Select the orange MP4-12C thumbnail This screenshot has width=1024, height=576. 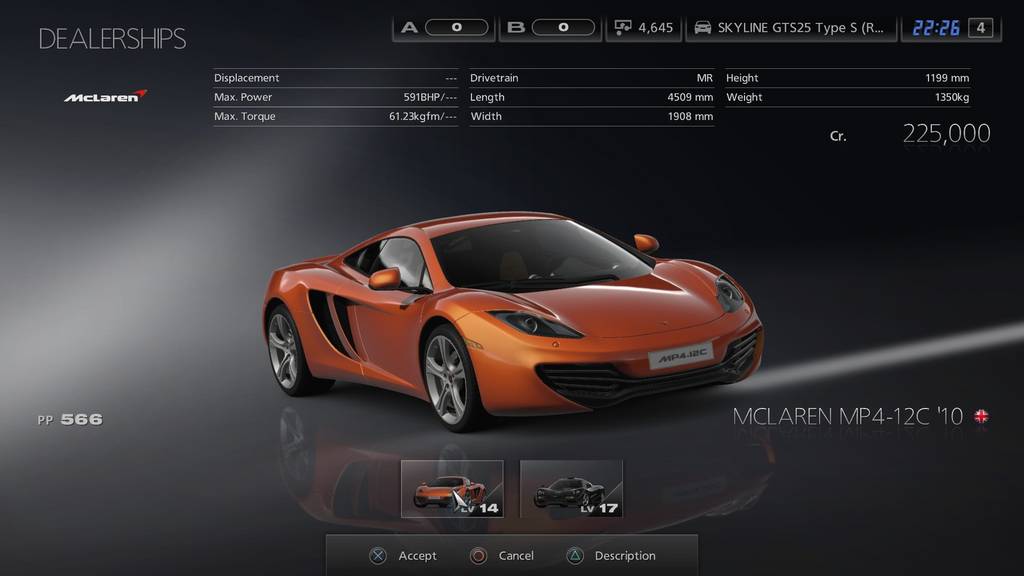pos(452,489)
